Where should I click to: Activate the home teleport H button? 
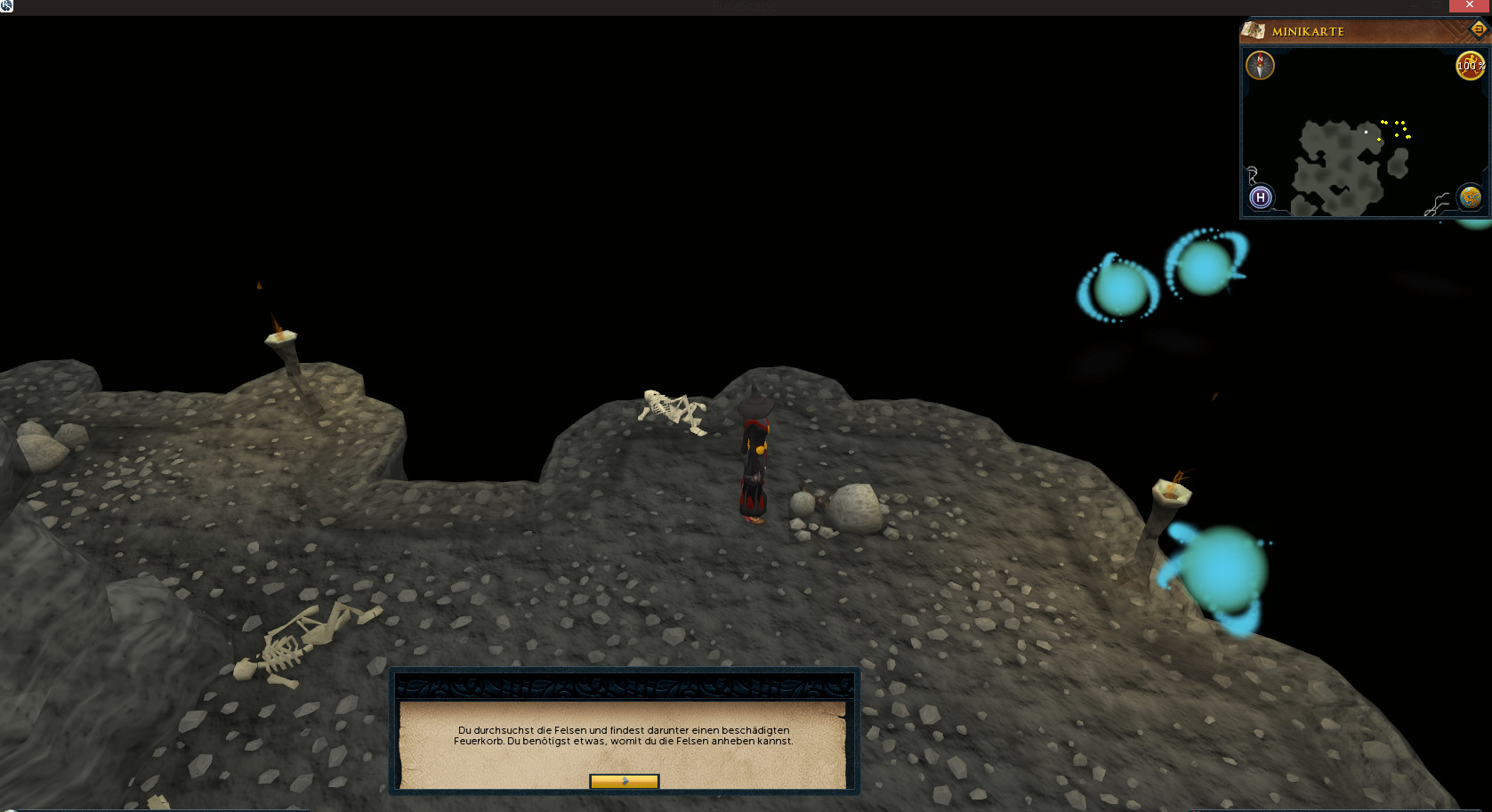point(1260,197)
